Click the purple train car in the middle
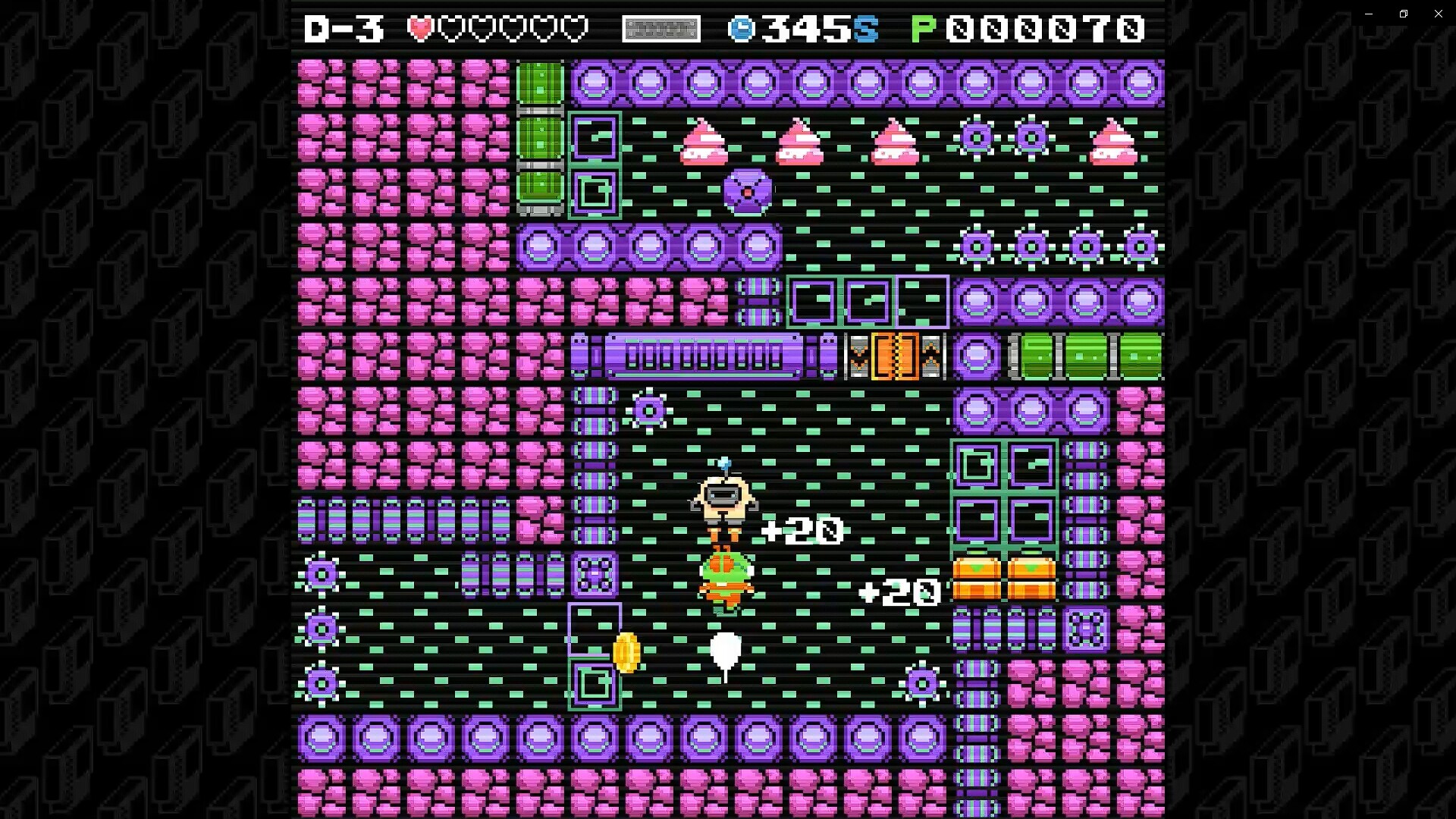This screenshot has width=1456, height=819. (x=705, y=356)
